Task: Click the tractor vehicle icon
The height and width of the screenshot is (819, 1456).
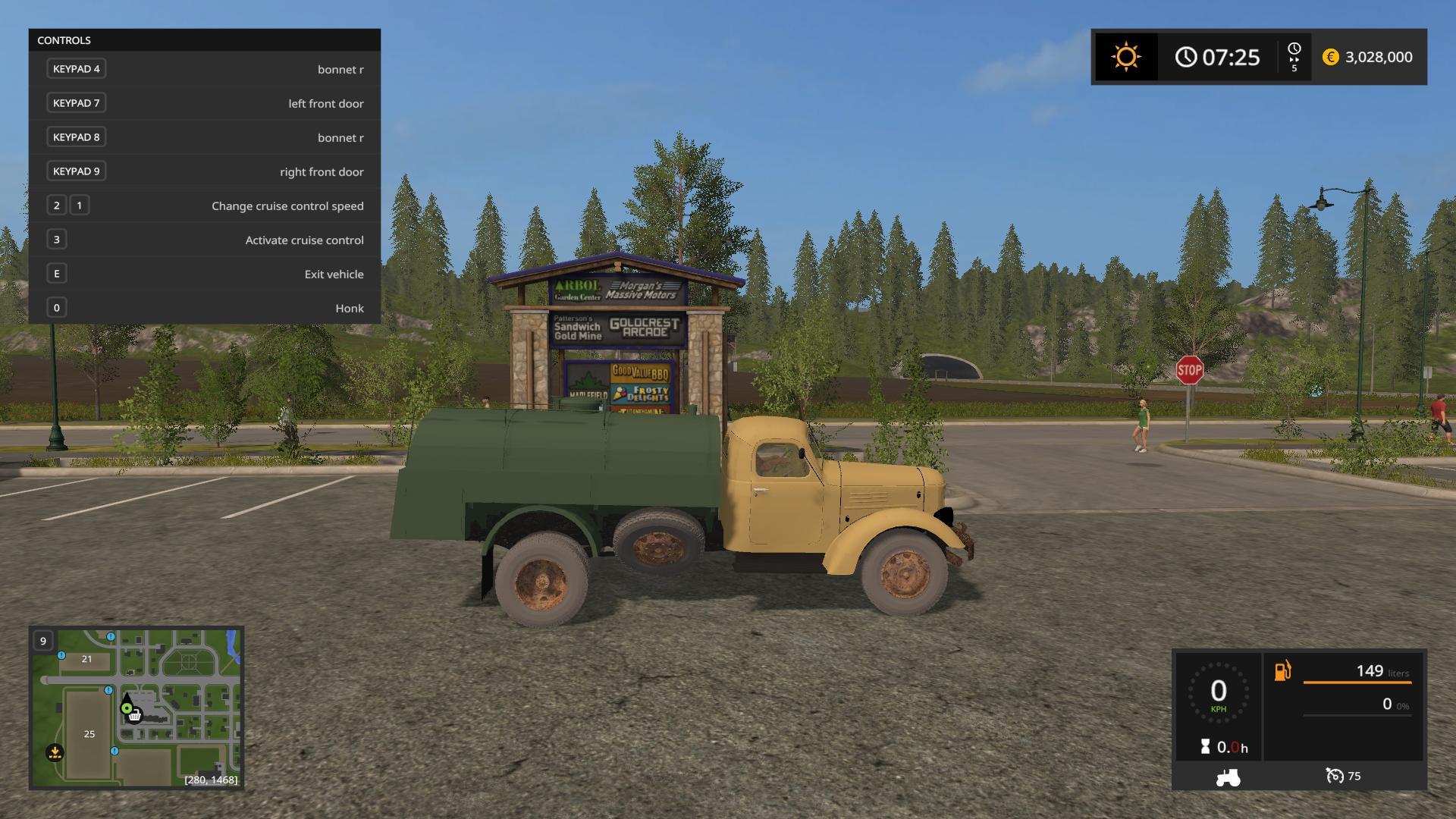Action: [x=1228, y=777]
